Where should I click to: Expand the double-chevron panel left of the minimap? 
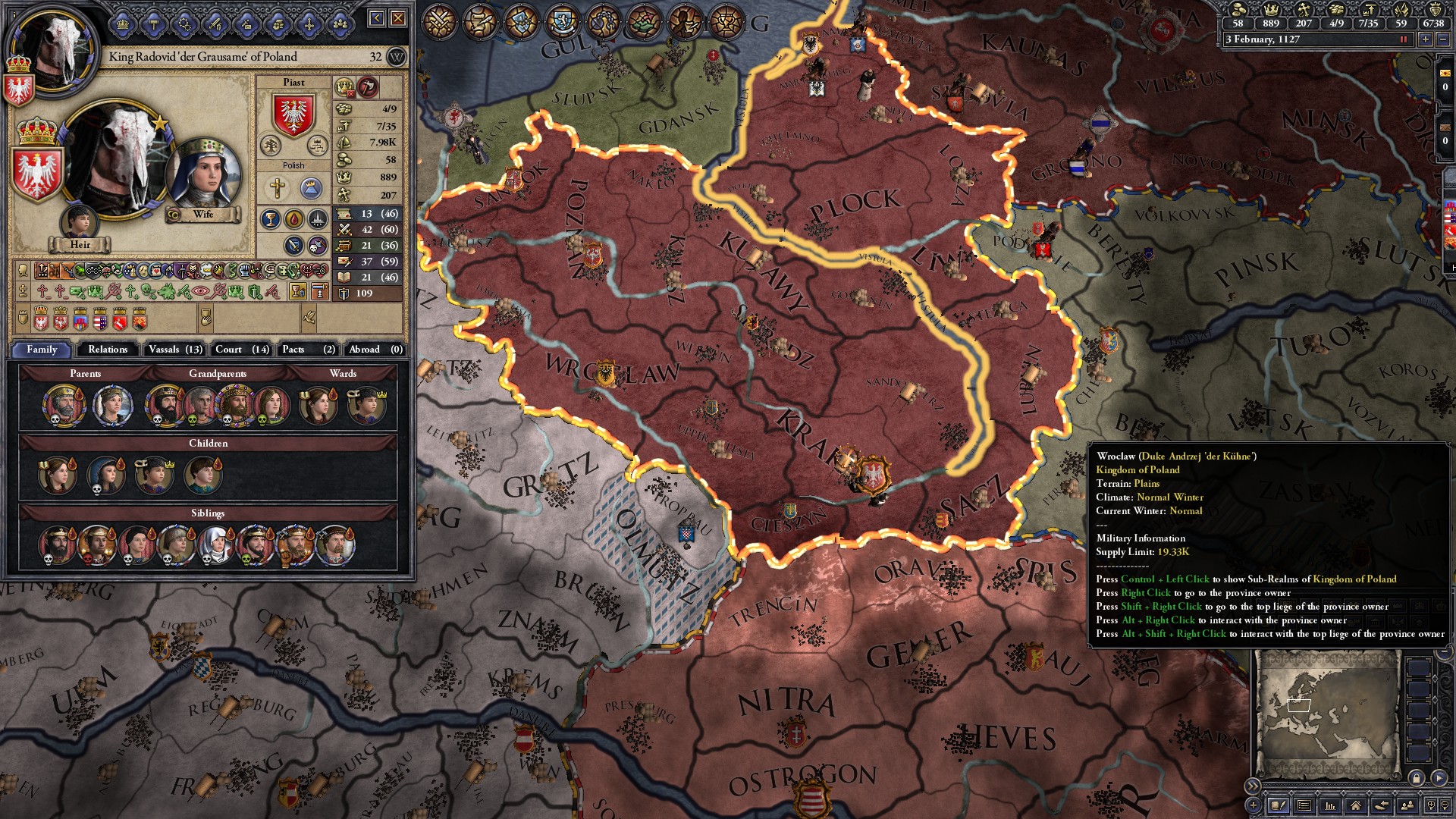(x=1254, y=786)
